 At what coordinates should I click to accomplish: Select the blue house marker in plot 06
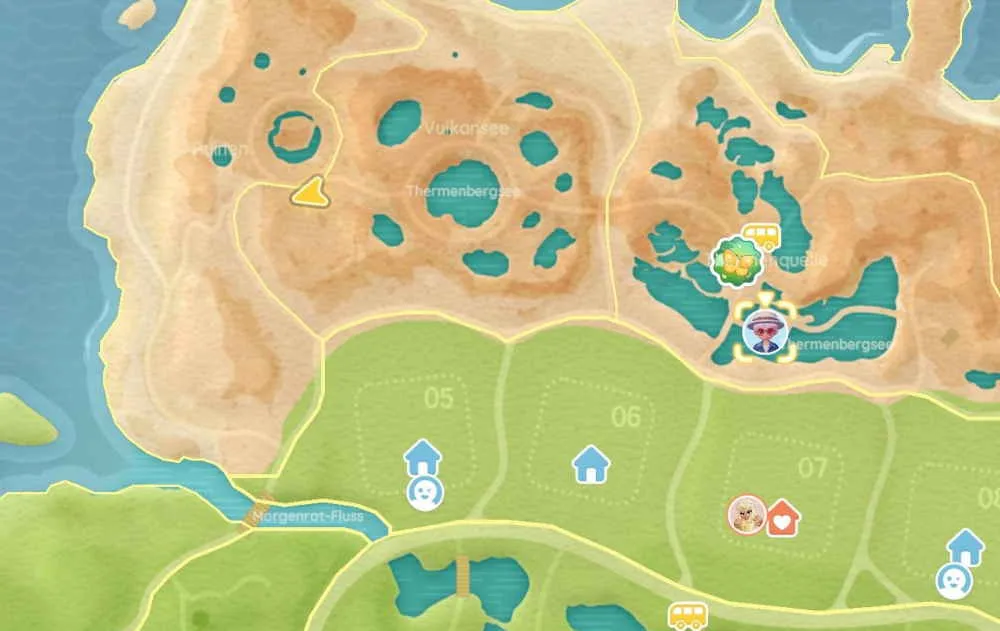click(591, 464)
